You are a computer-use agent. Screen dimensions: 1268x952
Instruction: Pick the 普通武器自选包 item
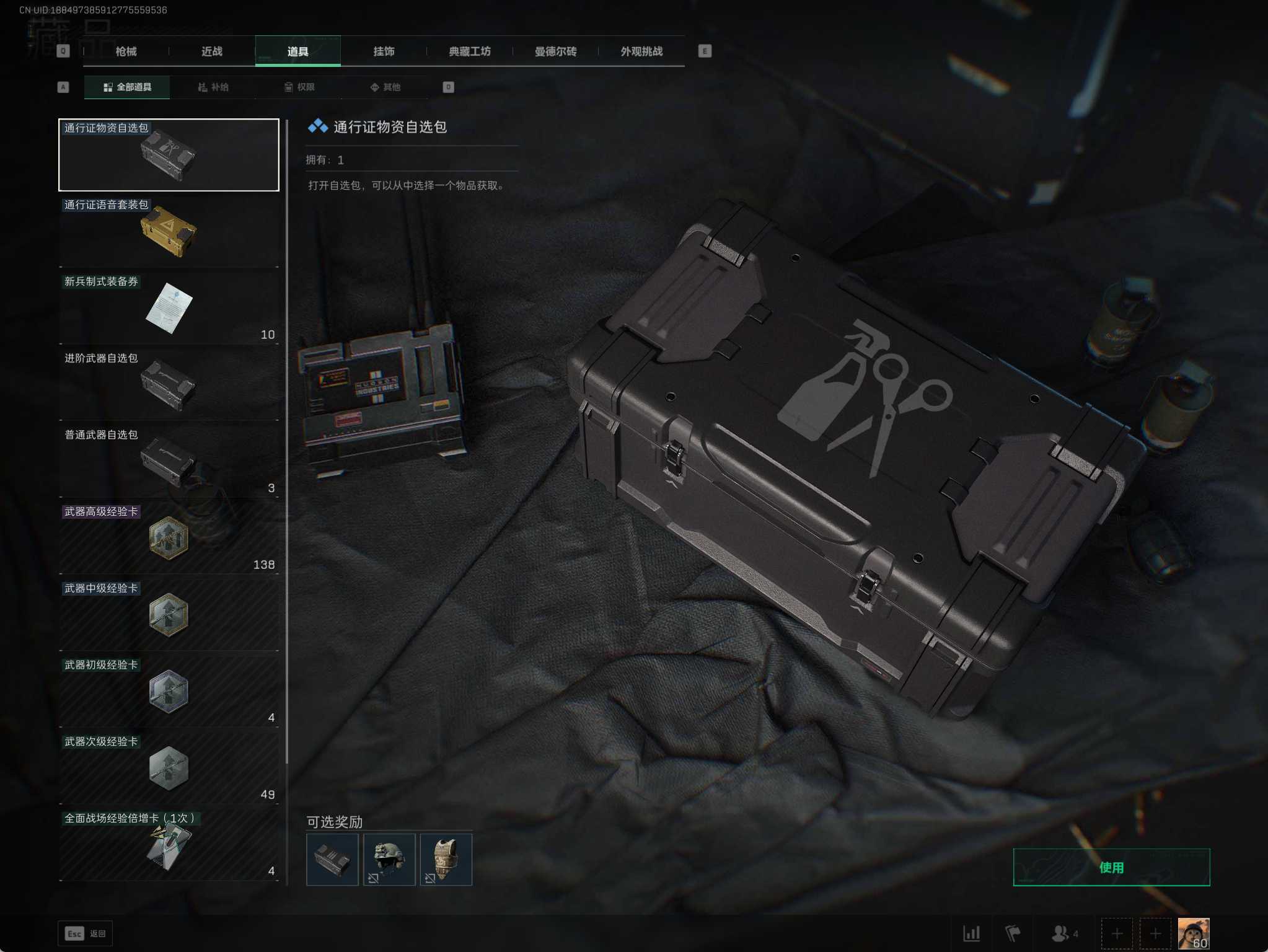[169, 462]
